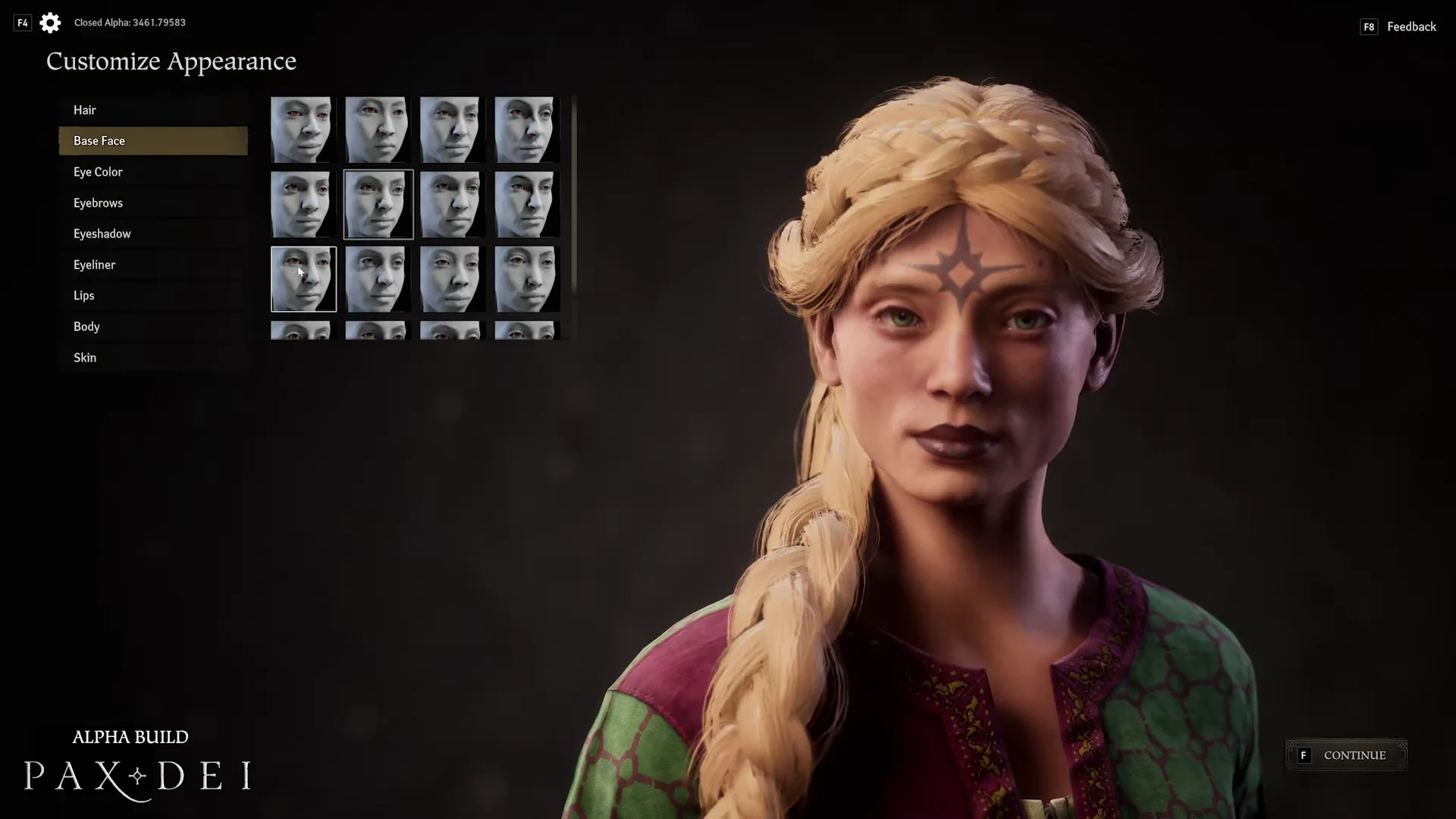Open the Eyebrows options
1456x819 pixels.
(98, 203)
